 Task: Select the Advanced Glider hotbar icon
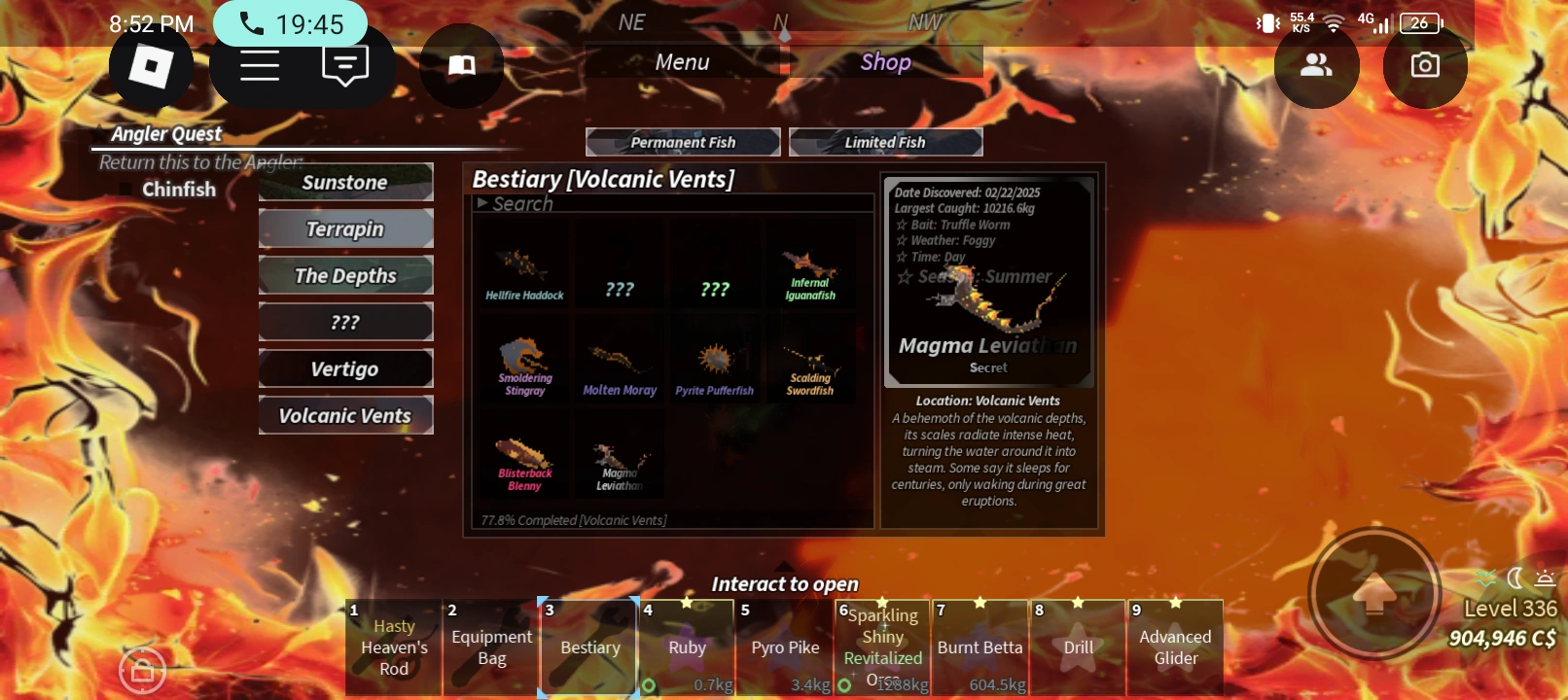click(x=1174, y=647)
